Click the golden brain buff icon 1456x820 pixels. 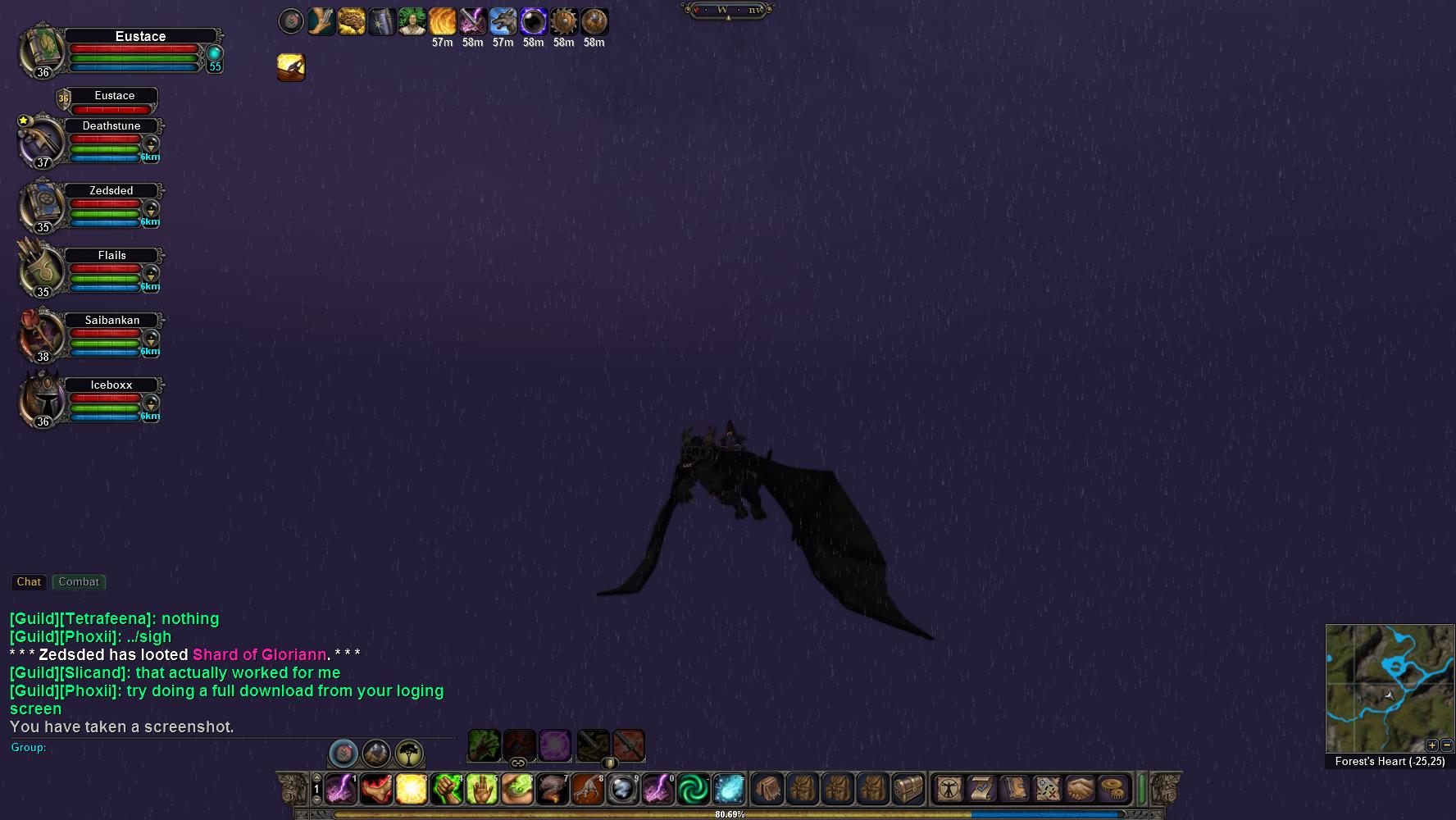click(352, 21)
